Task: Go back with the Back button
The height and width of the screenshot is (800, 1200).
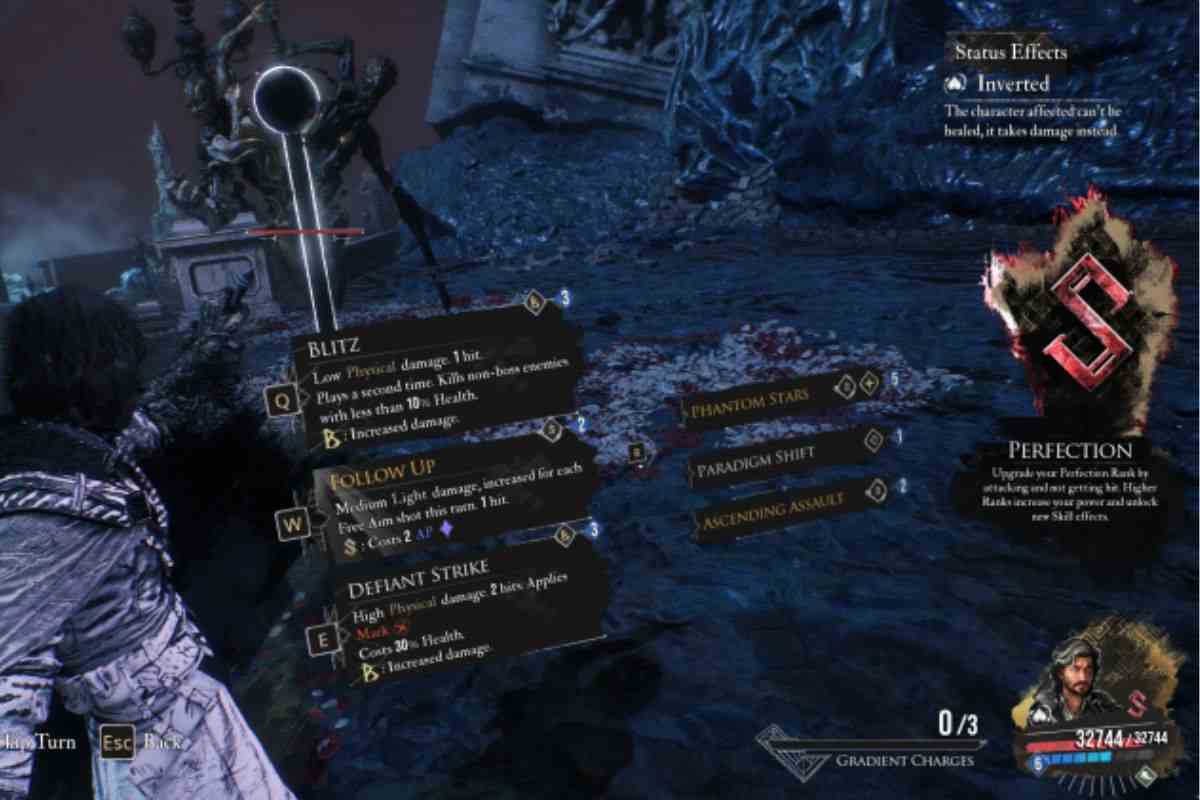Action: point(117,742)
